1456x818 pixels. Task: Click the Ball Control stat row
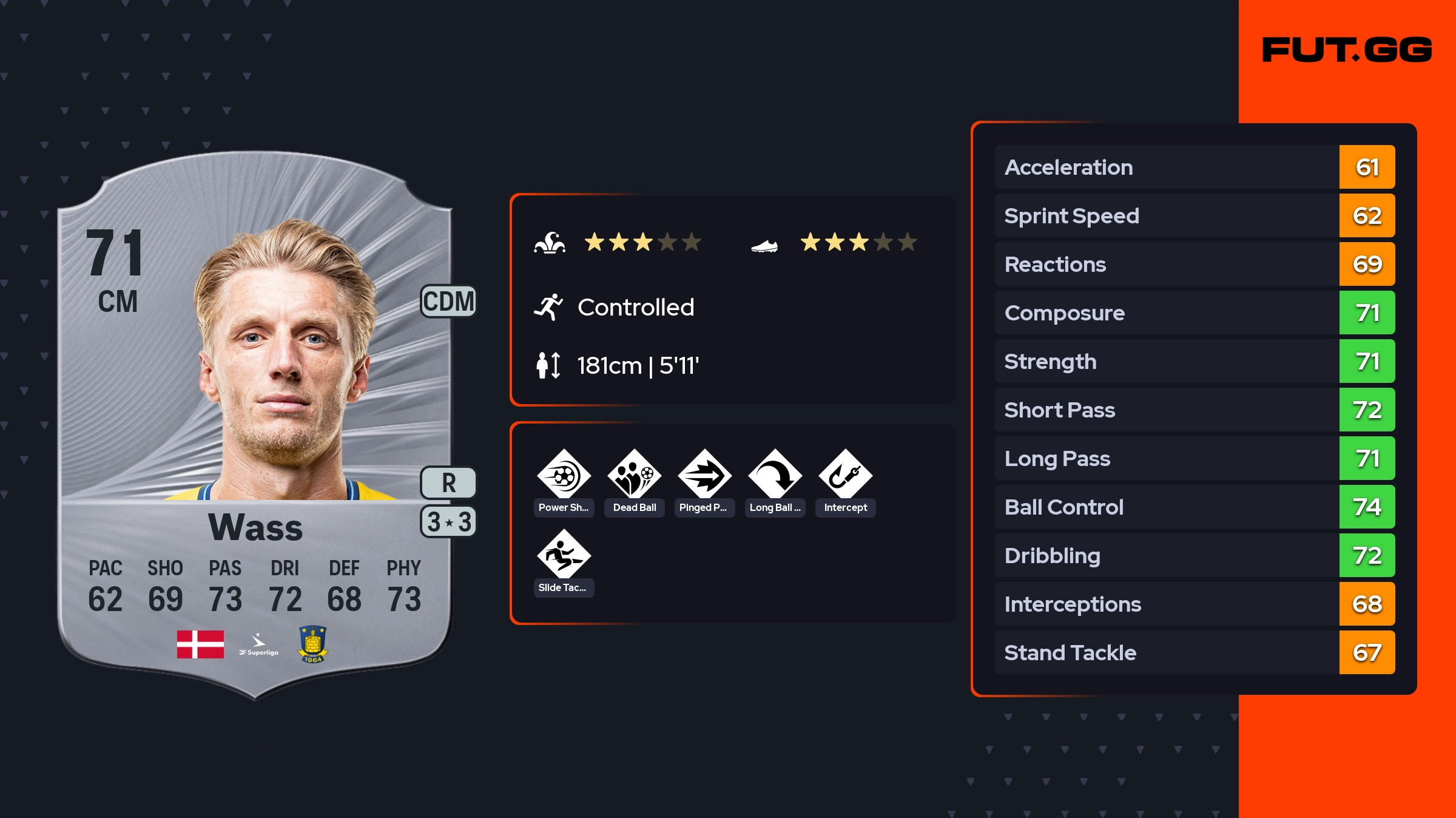click(1194, 507)
